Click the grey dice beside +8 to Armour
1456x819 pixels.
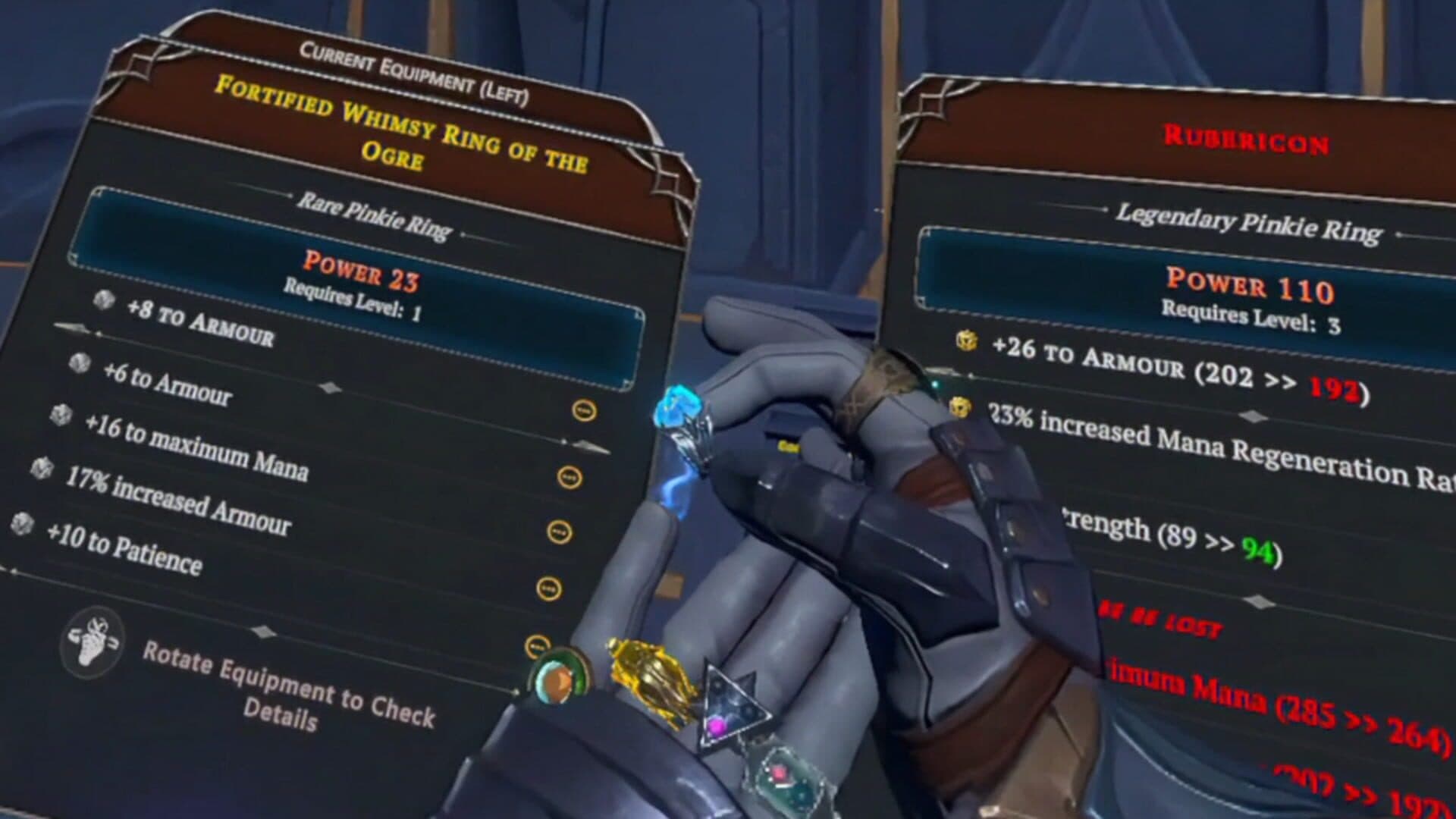[x=104, y=300]
